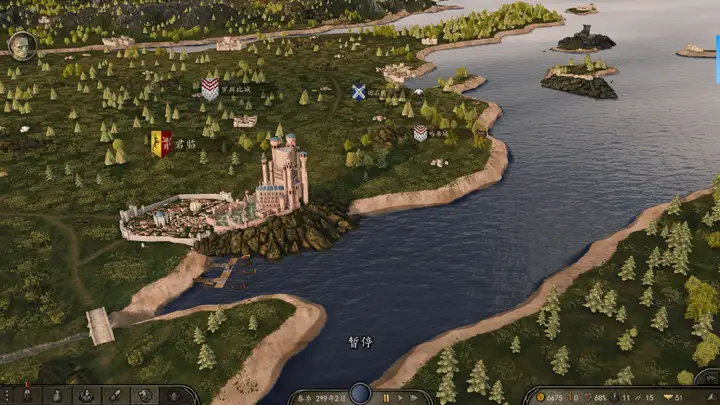Image resolution: width=720 pixels, height=405 pixels.
Task: Set time to fast-forward speed
Action: click(x=416, y=398)
